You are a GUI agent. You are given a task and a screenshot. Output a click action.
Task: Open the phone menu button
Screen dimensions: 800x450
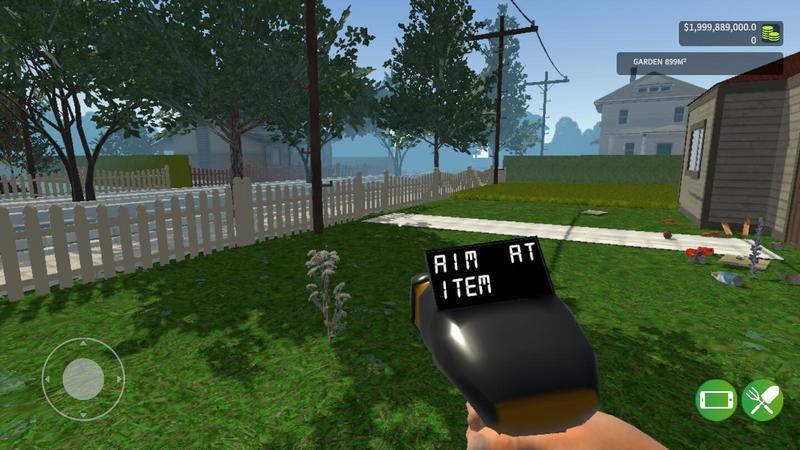click(x=716, y=400)
